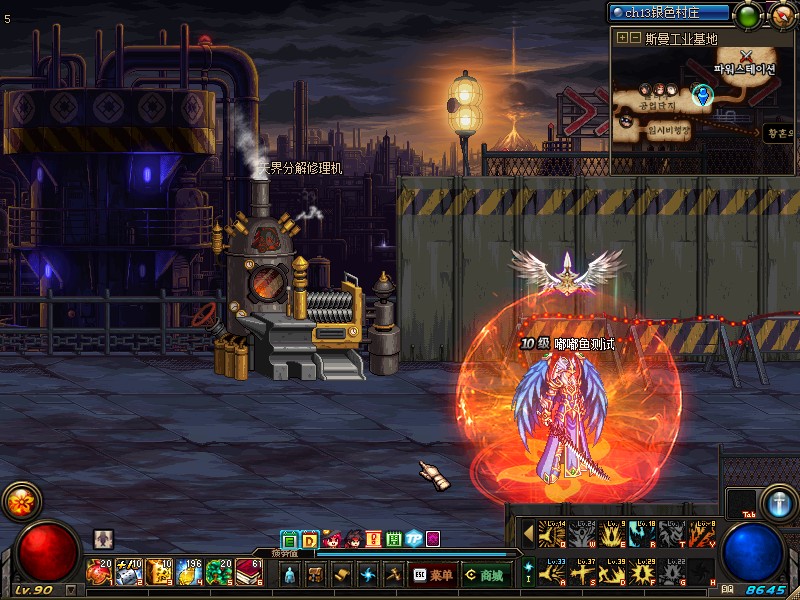
Task: Open the character silhouette menu icon
Action: click(290, 575)
